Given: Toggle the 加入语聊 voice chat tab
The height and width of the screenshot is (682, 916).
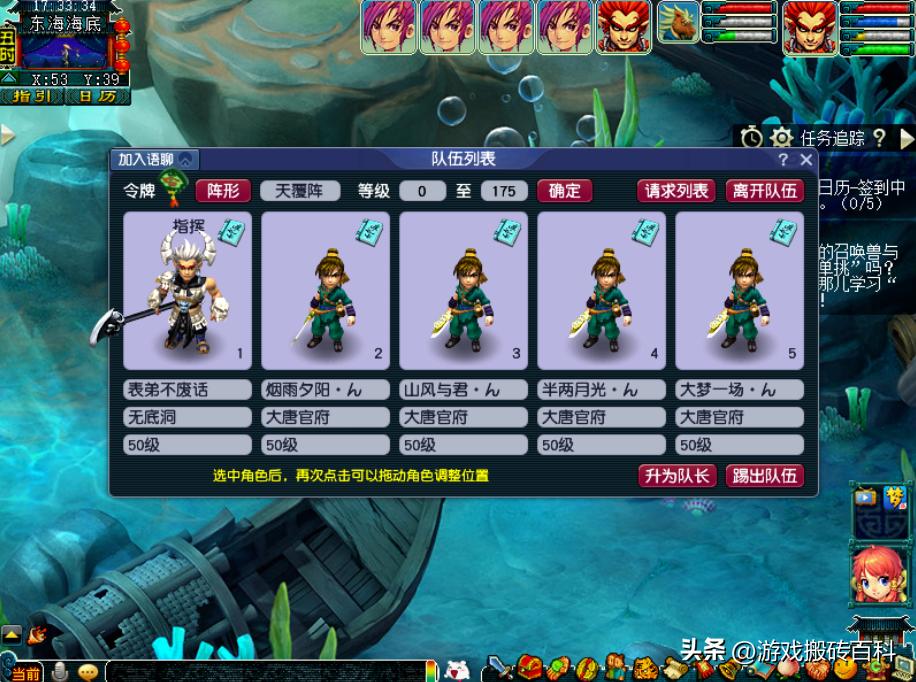Looking at the screenshot, I should [x=155, y=159].
